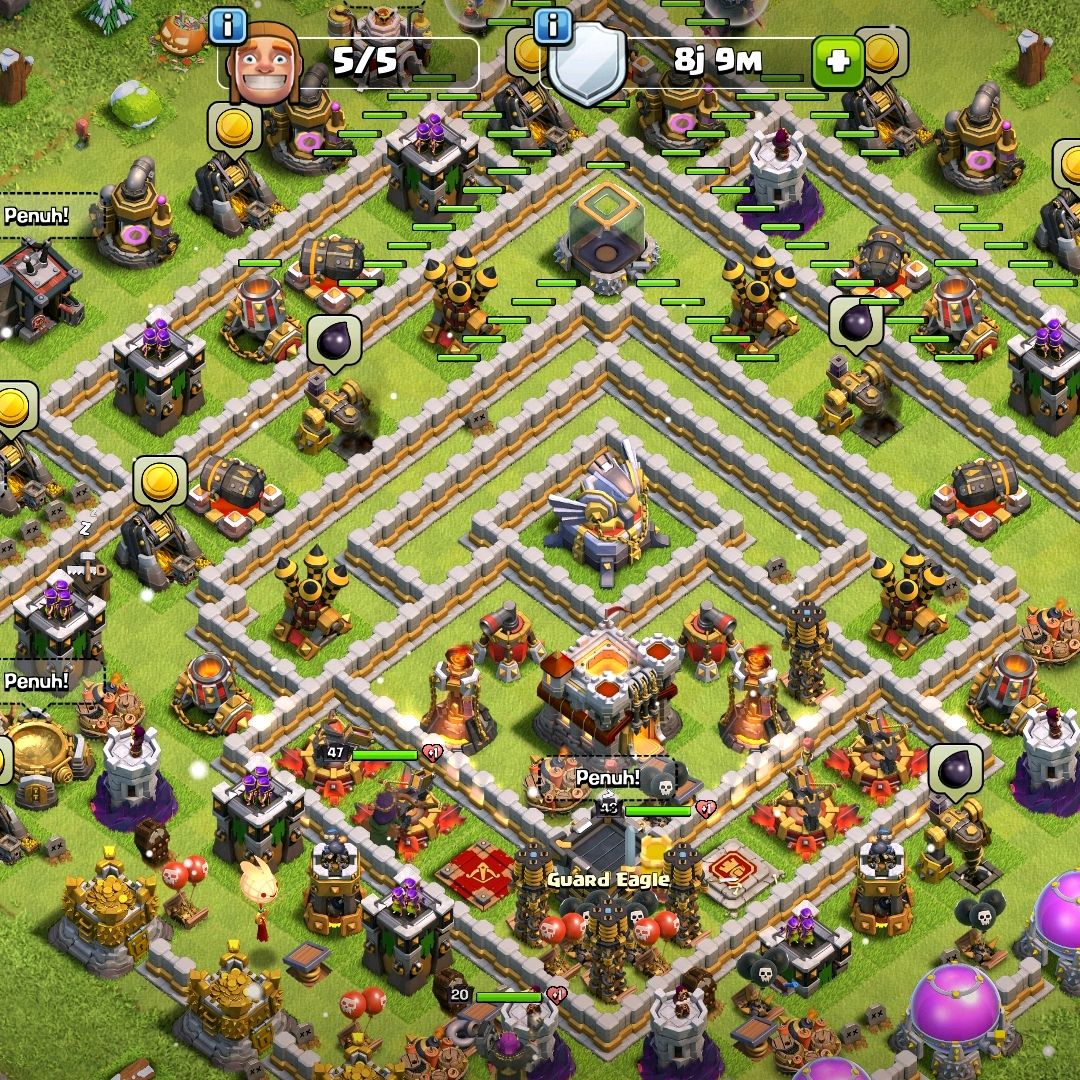Tap the green plus shield button

(x=837, y=62)
